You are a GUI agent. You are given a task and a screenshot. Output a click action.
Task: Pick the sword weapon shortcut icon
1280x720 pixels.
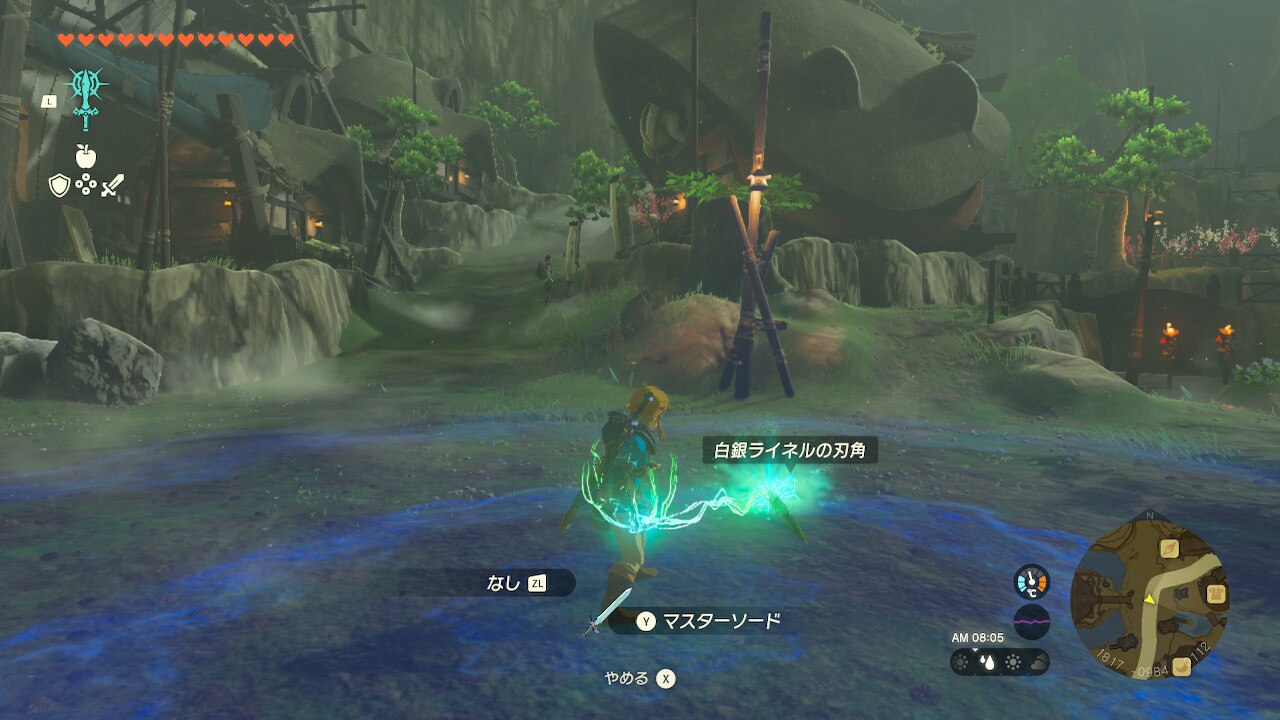[x=112, y=185]
